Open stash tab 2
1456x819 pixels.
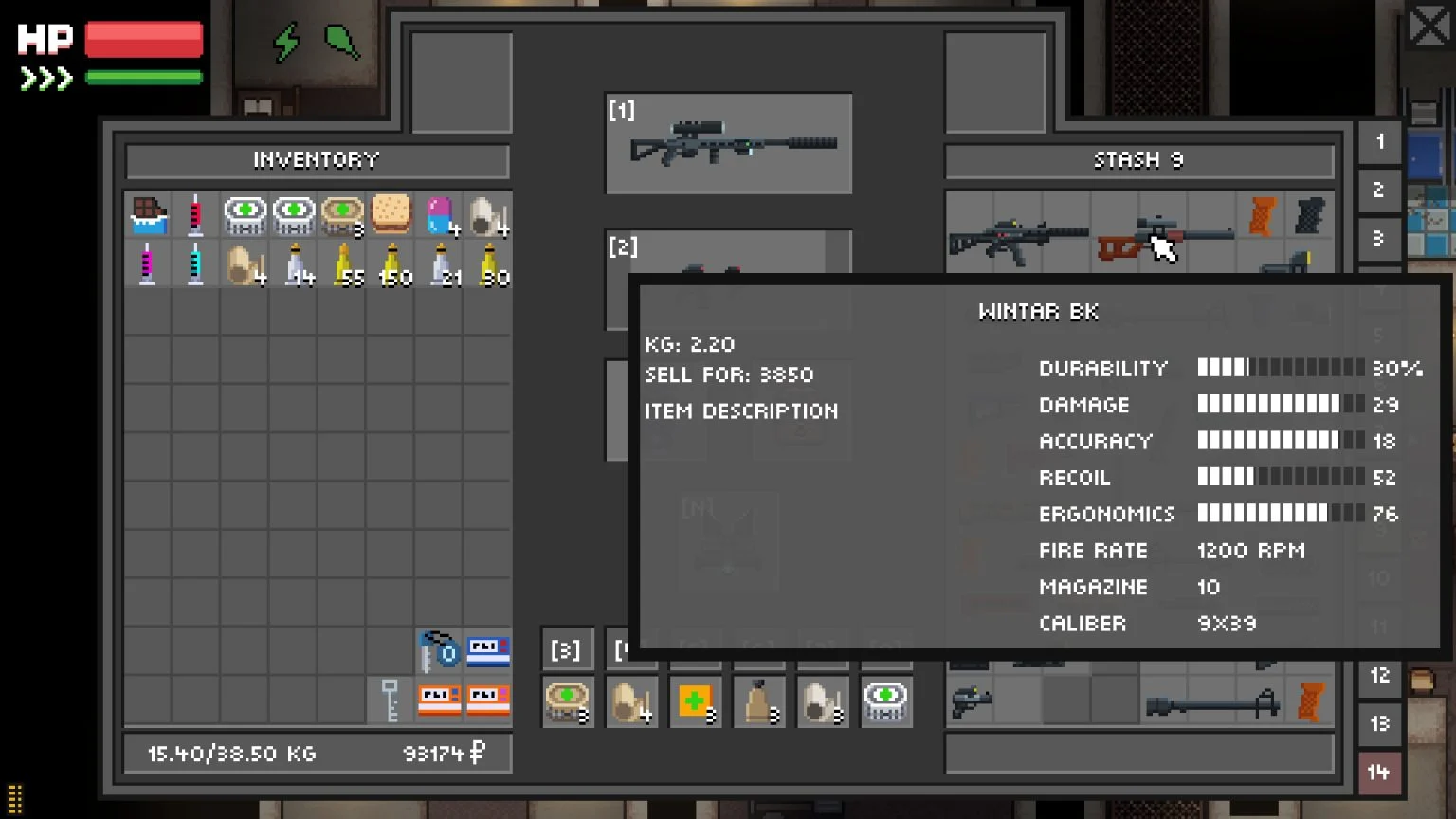(x=1380, y=191)
